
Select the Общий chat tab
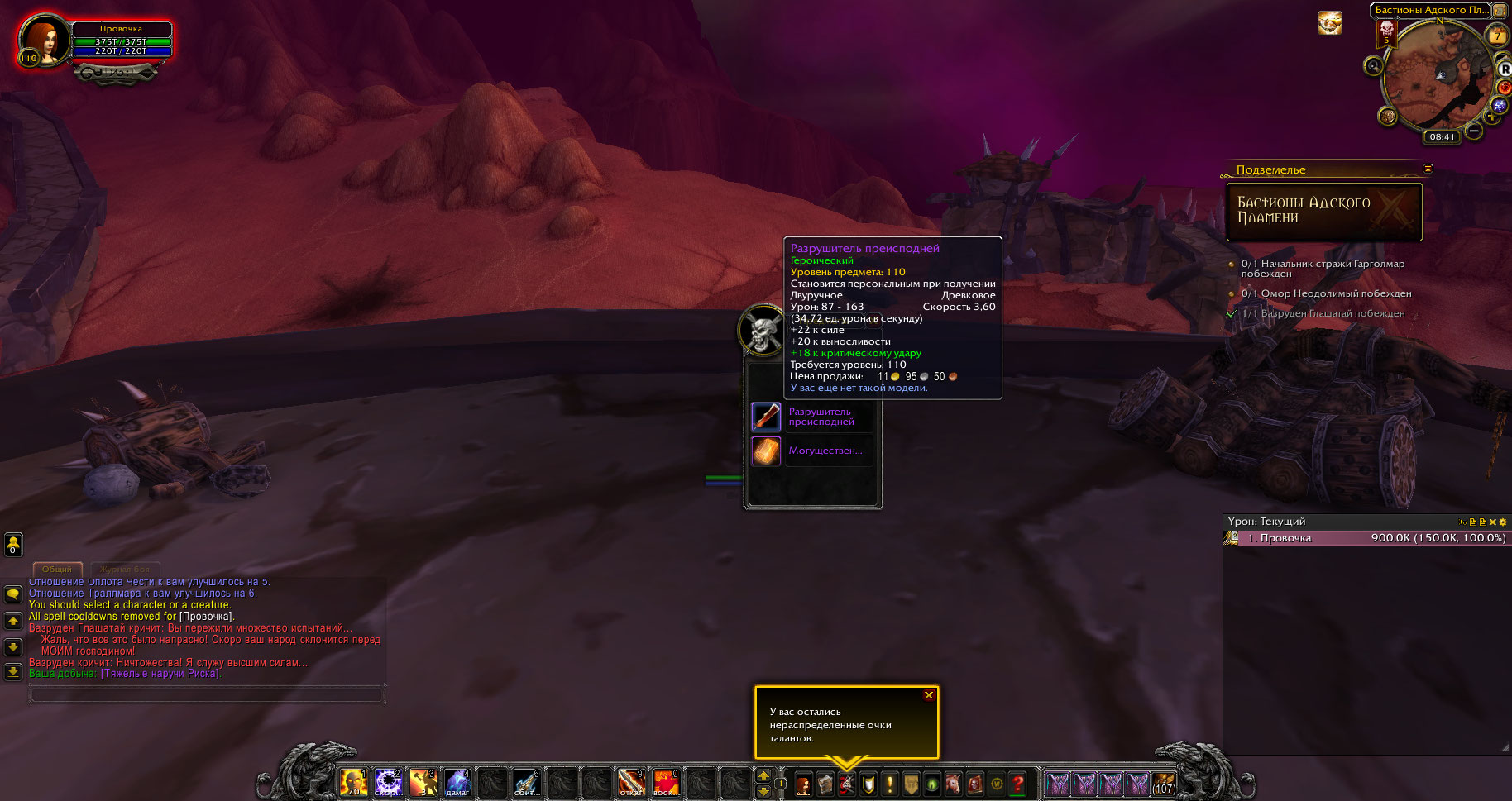tap(57, 569)
